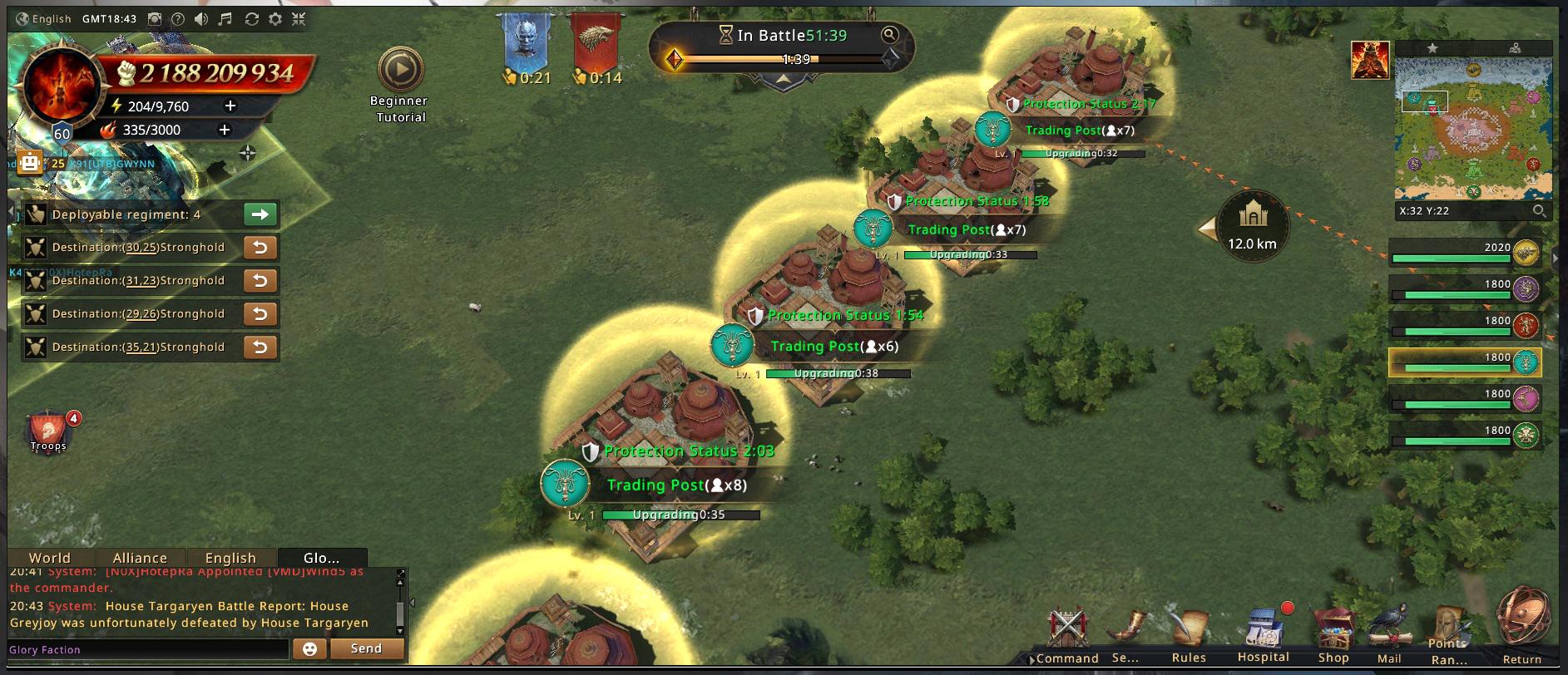Click the Return globe button
This screenshot has width=1568, height=675.
(1523, 625)
